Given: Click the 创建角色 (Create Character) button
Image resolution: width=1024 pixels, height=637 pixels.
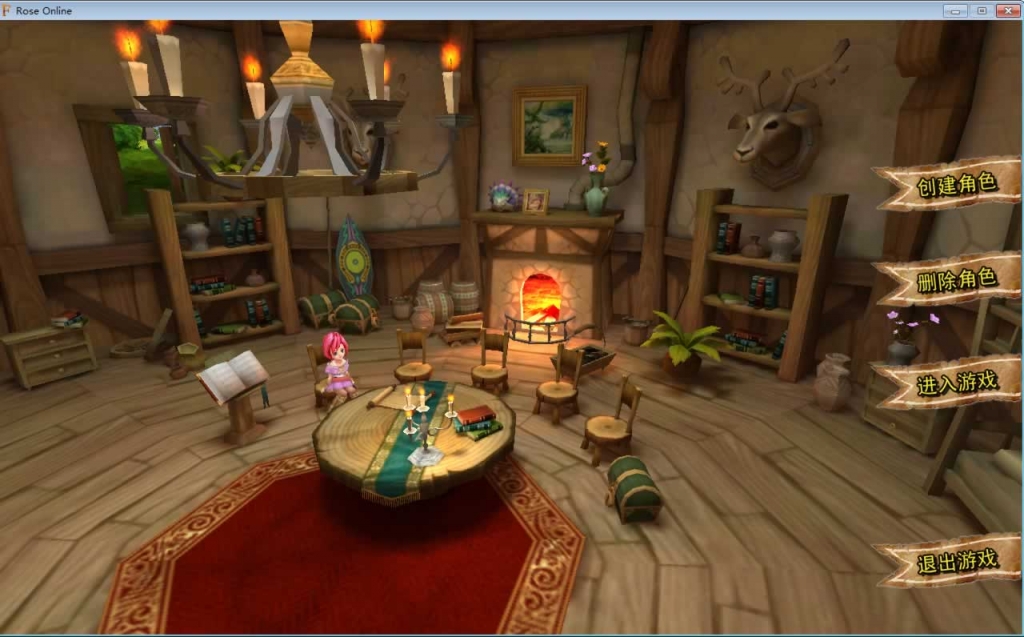Looking at the screenshot, I should (x=955, y=185).
